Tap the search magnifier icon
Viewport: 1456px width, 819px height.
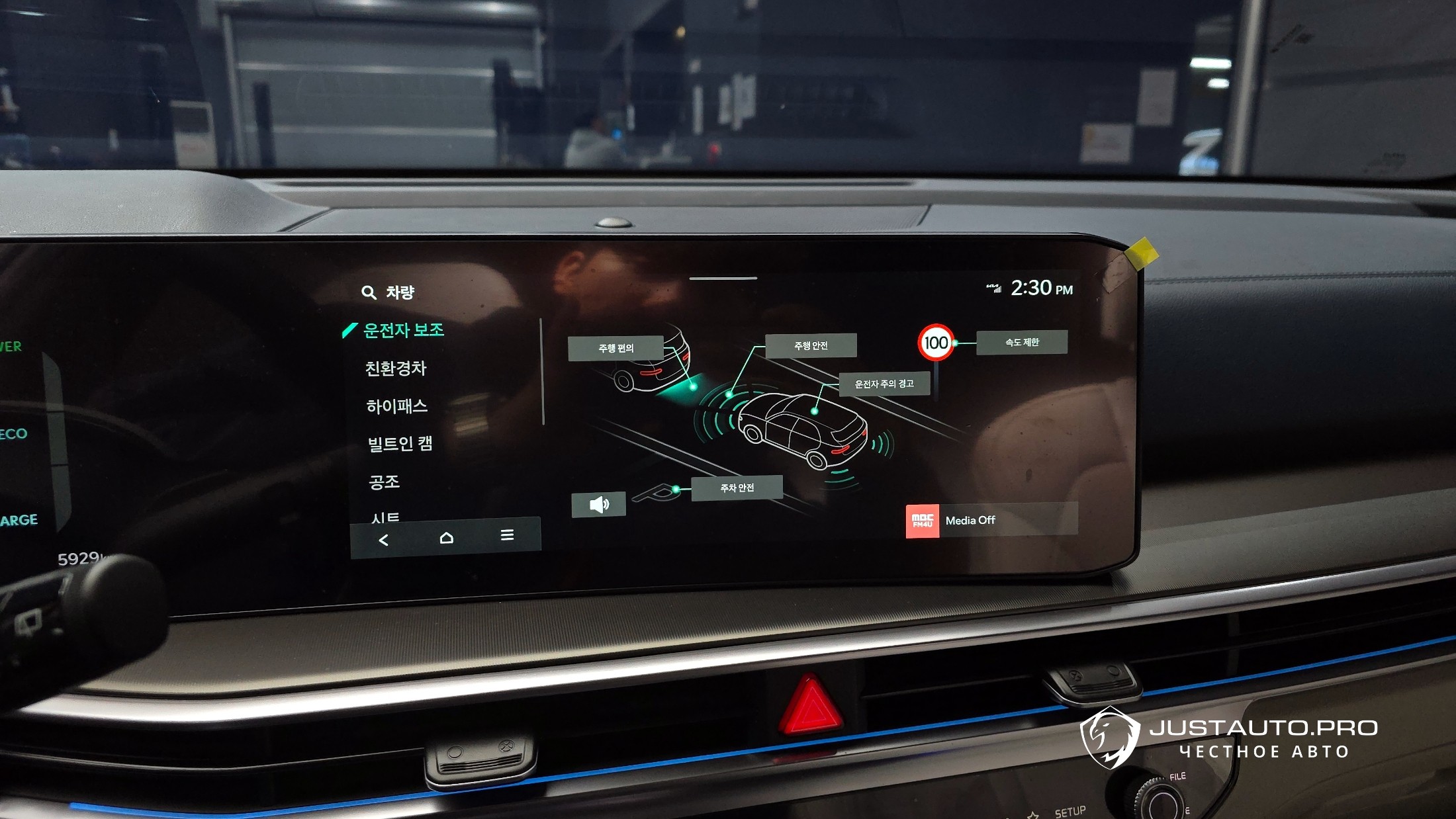pos(369,292)
